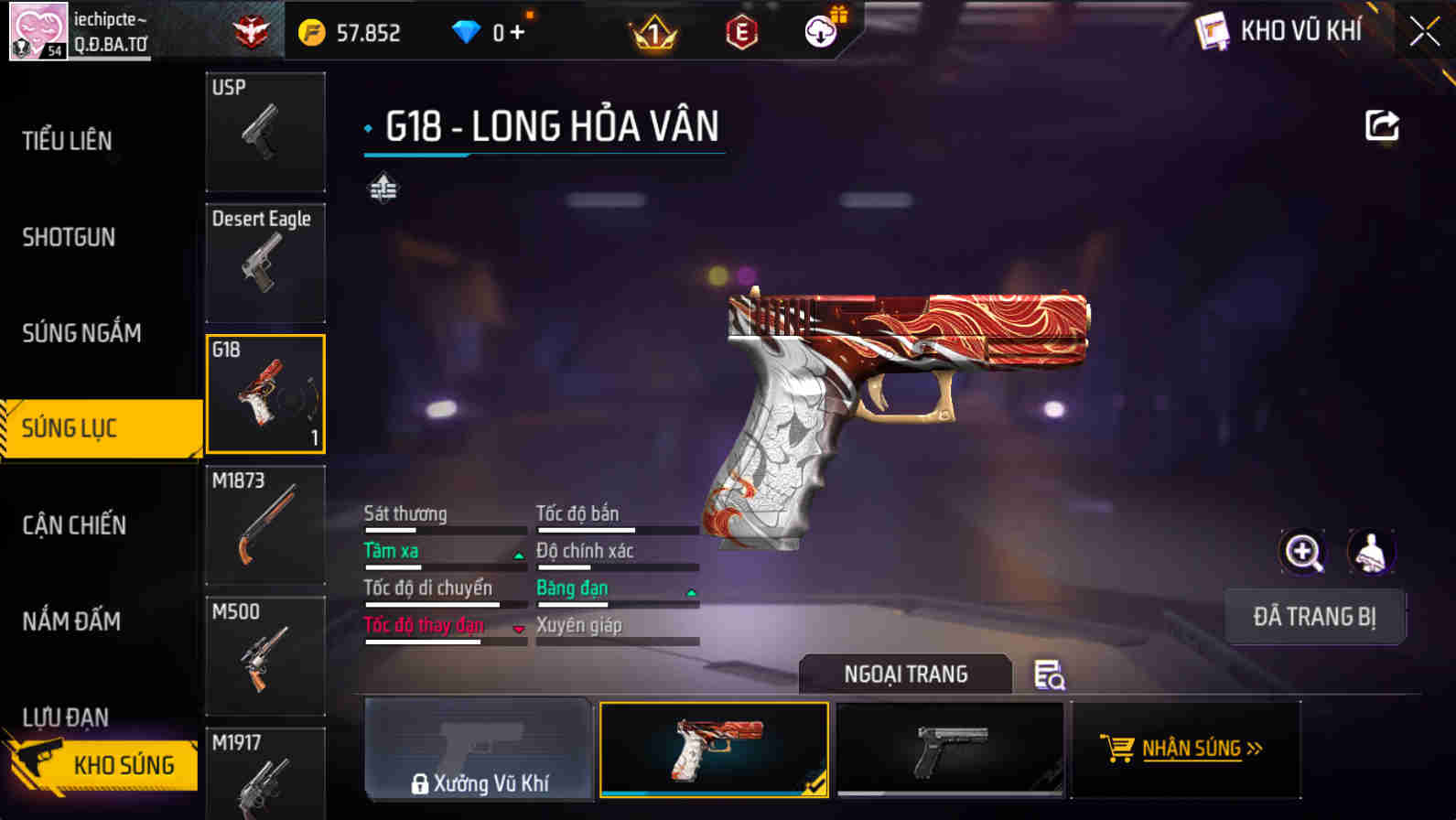This screenshot has width=1456, height=820.
Task: Pick the Desert Eagle weapon slot
Action: coord(265,263)
